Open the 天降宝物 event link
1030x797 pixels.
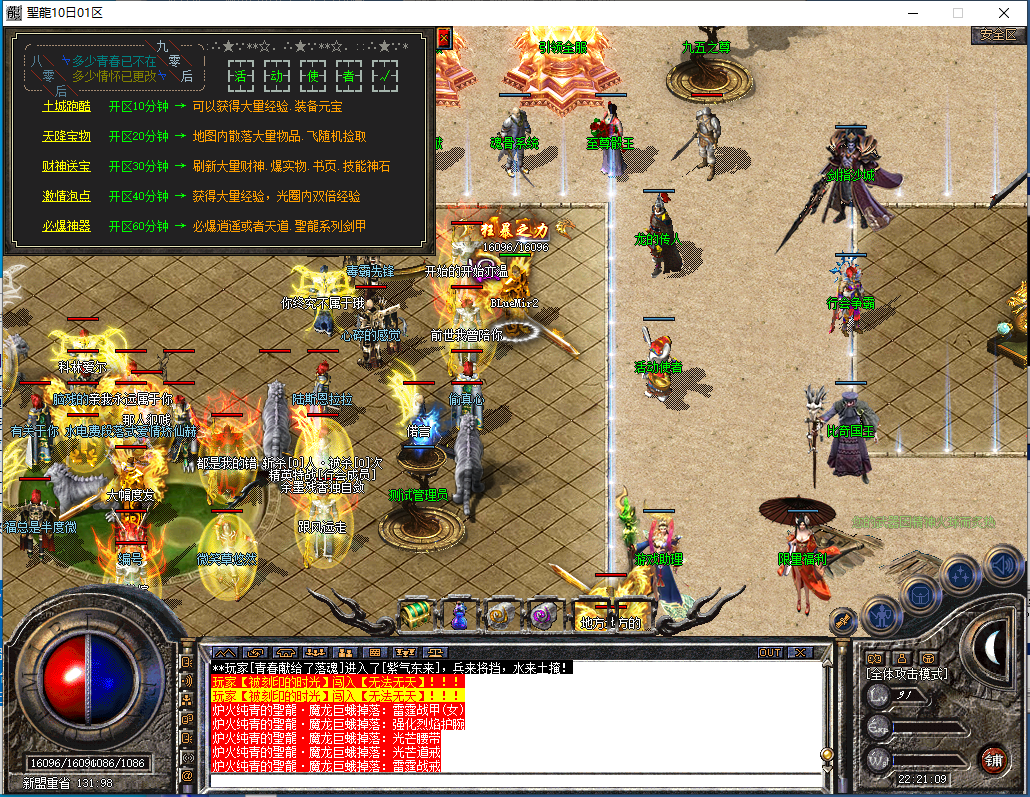[x=66, y=136]
